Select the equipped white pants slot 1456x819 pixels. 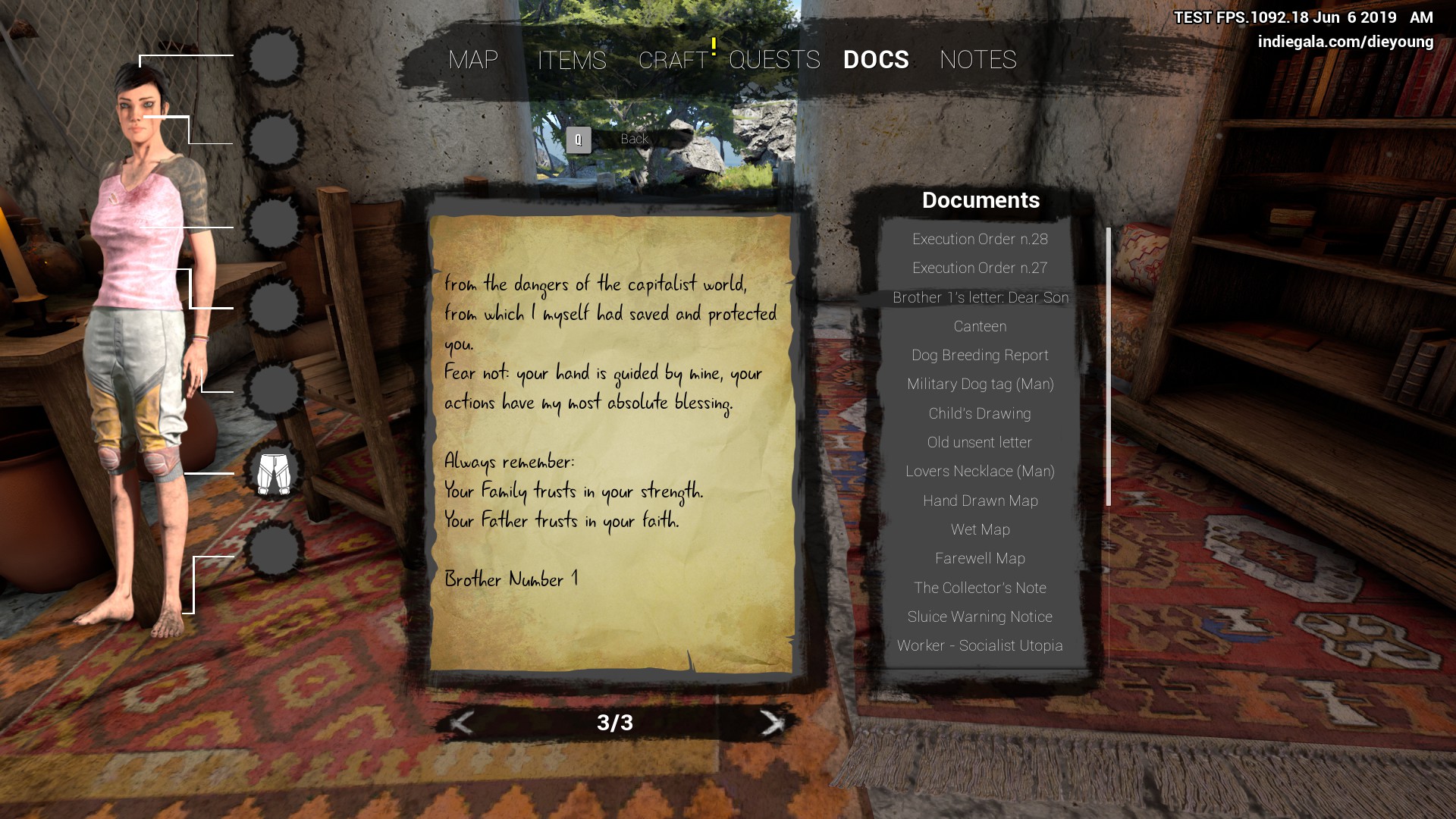274,474
